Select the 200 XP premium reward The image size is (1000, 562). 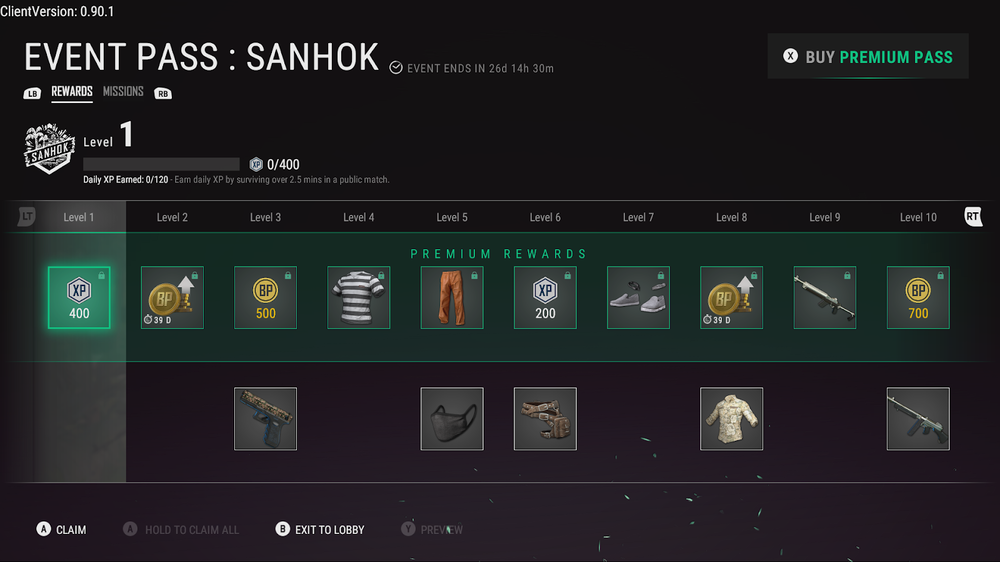[x=545, y=298]
